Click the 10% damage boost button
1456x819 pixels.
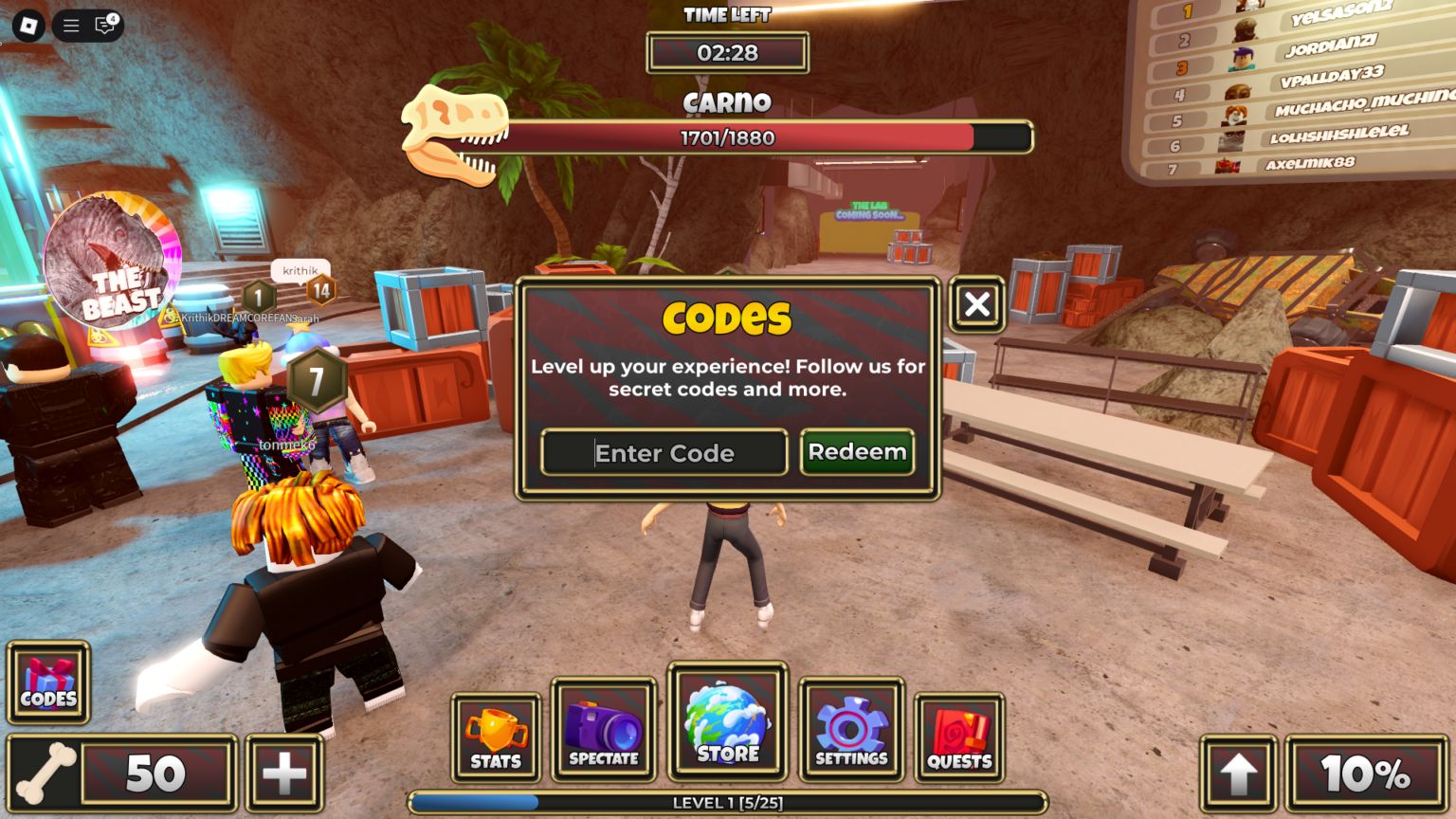click(1359, 773)
